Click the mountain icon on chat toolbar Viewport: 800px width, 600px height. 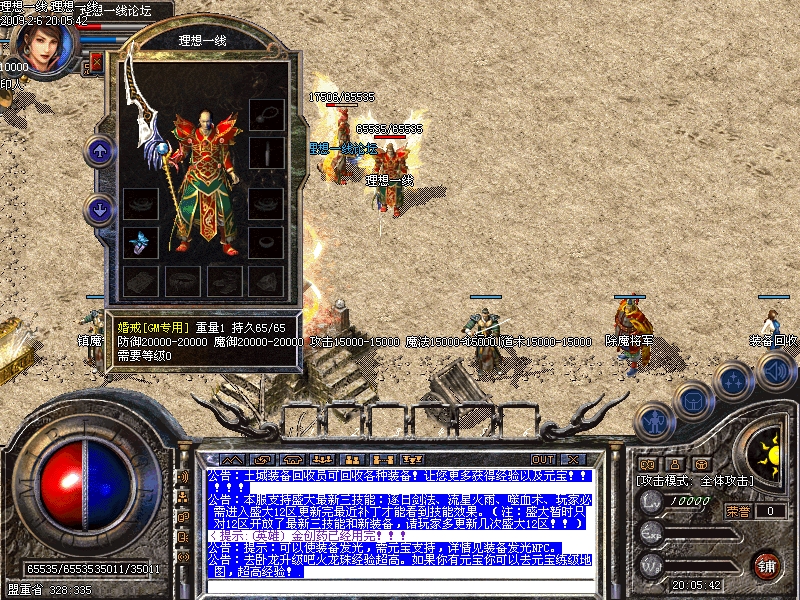point(232,460)
